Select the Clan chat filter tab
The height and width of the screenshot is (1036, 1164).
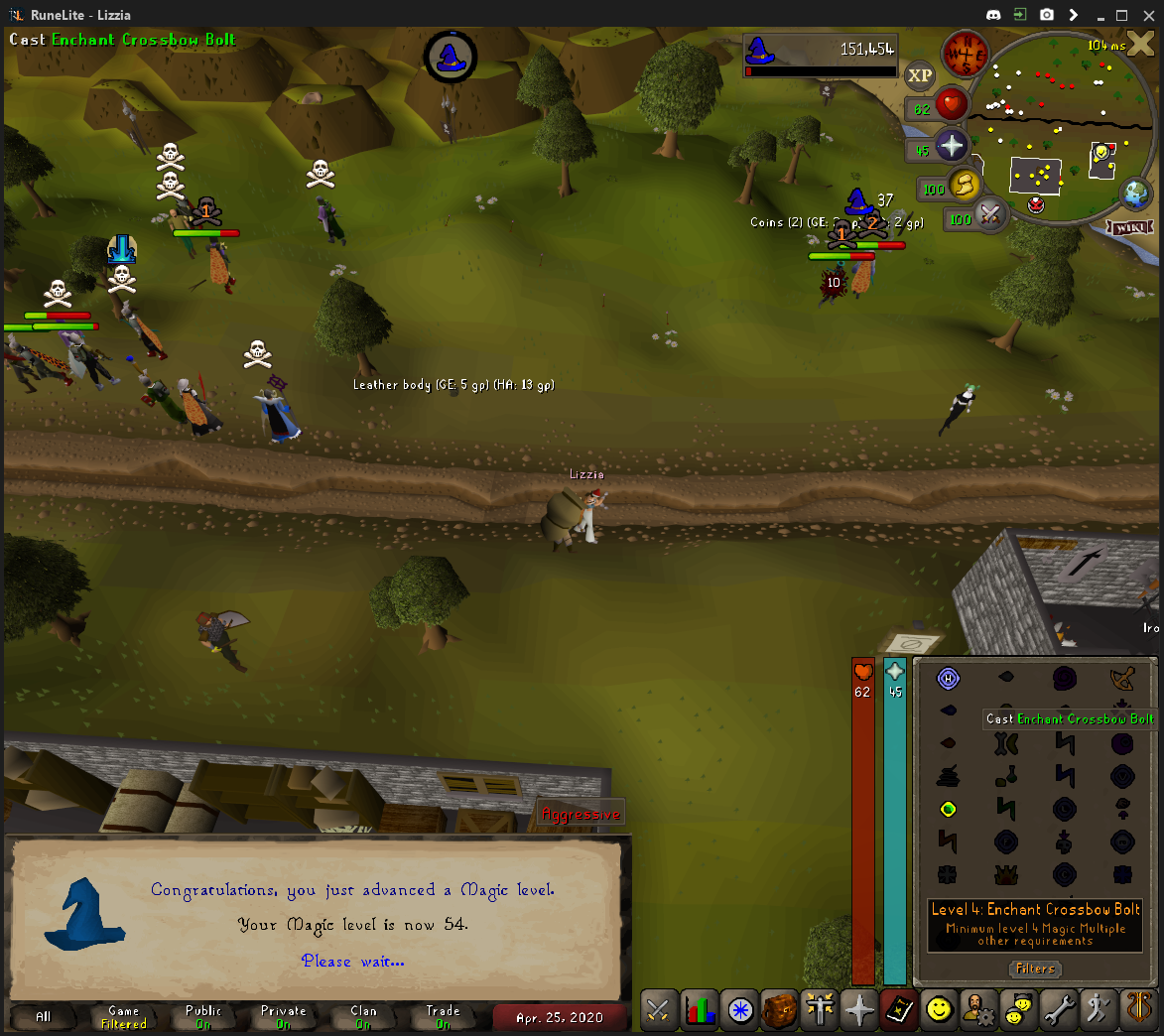(363, 1016)
